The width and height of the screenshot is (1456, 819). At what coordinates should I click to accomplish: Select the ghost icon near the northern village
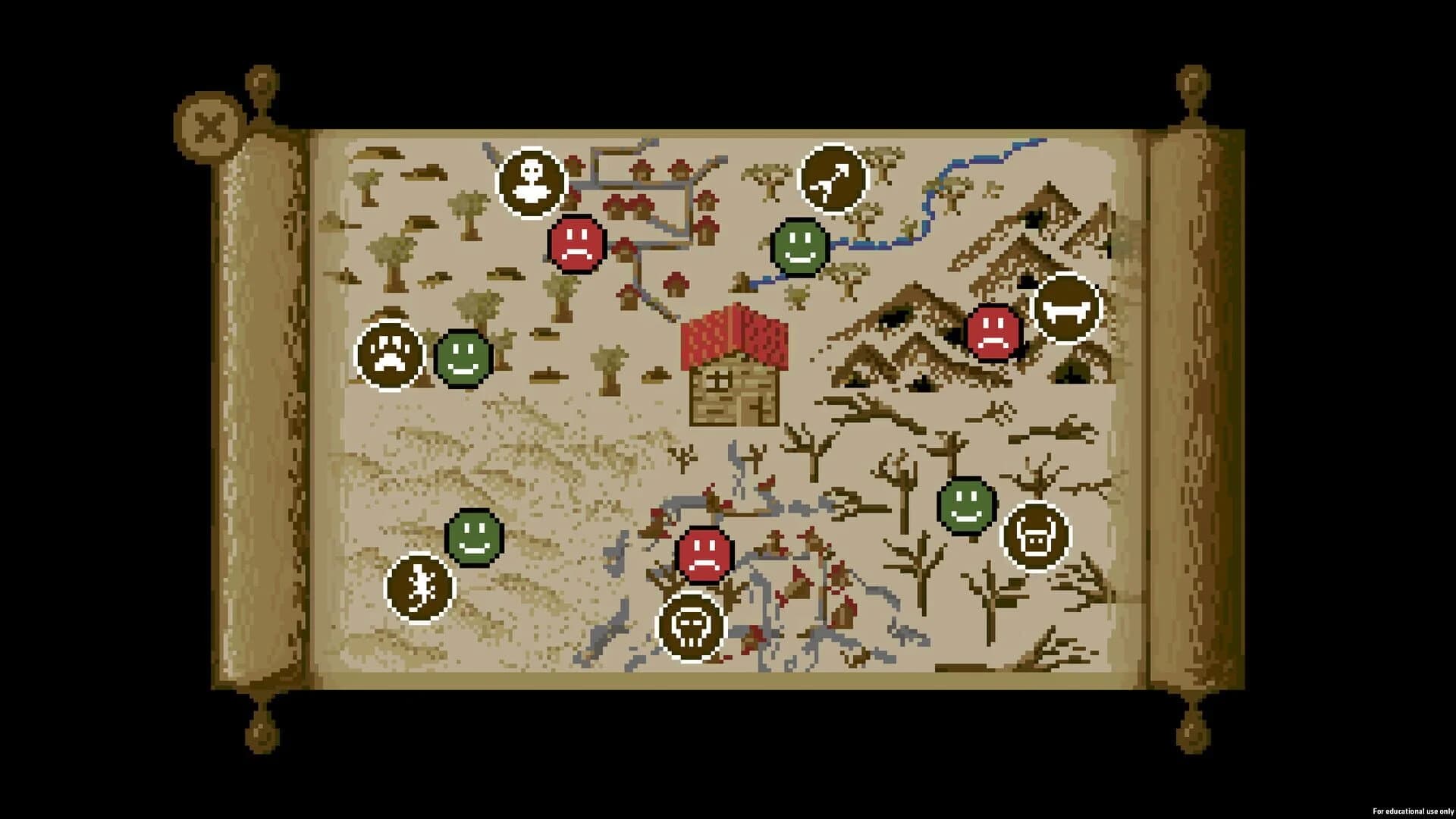coord(531,180)
